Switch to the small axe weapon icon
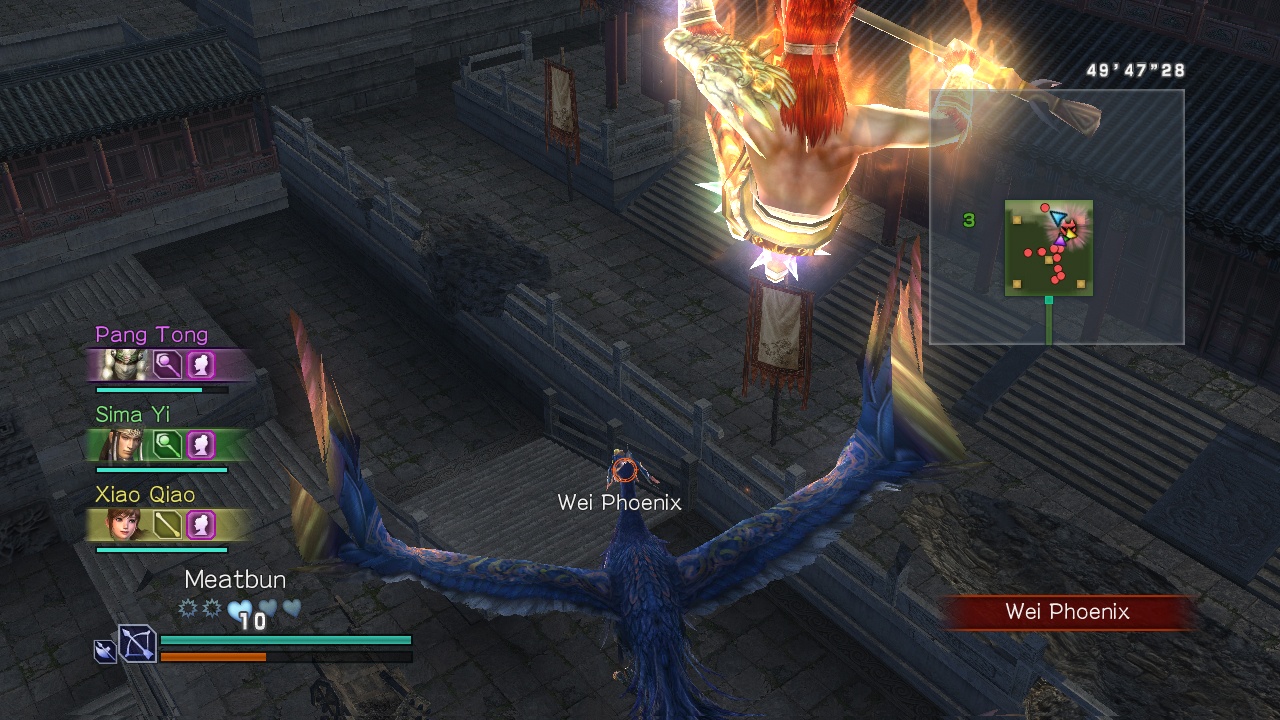Image resolution: width=1280 pixels, height=720 pixels. click(x=104, y=651)
